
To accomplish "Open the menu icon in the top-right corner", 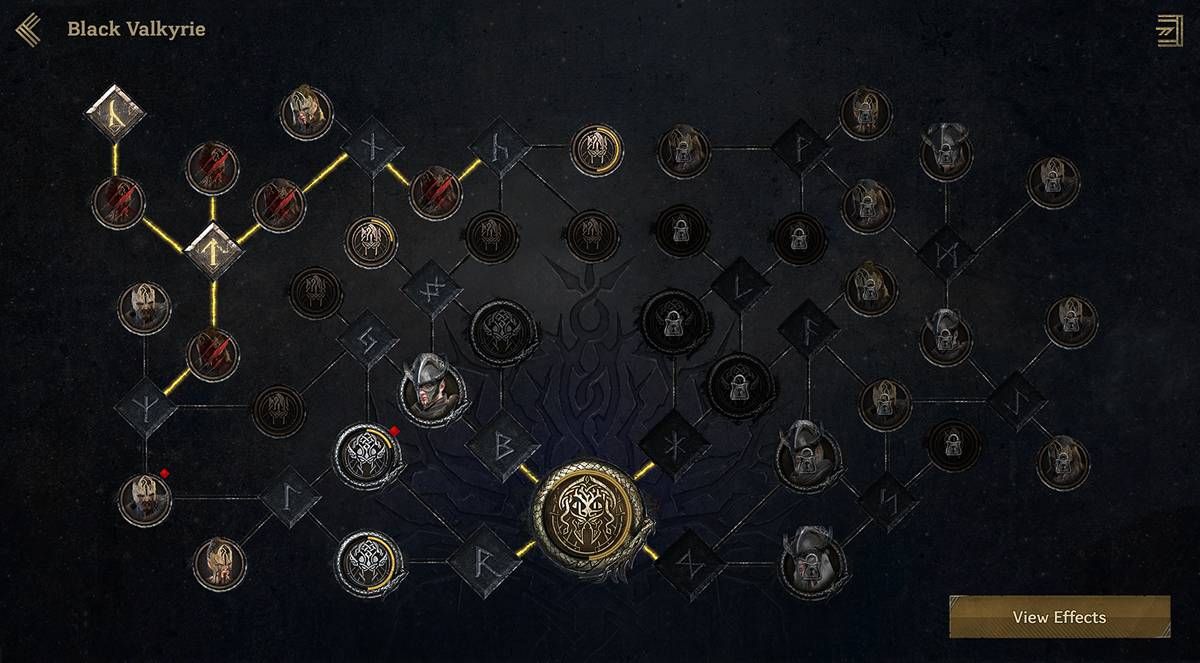I will (1168, 30).
